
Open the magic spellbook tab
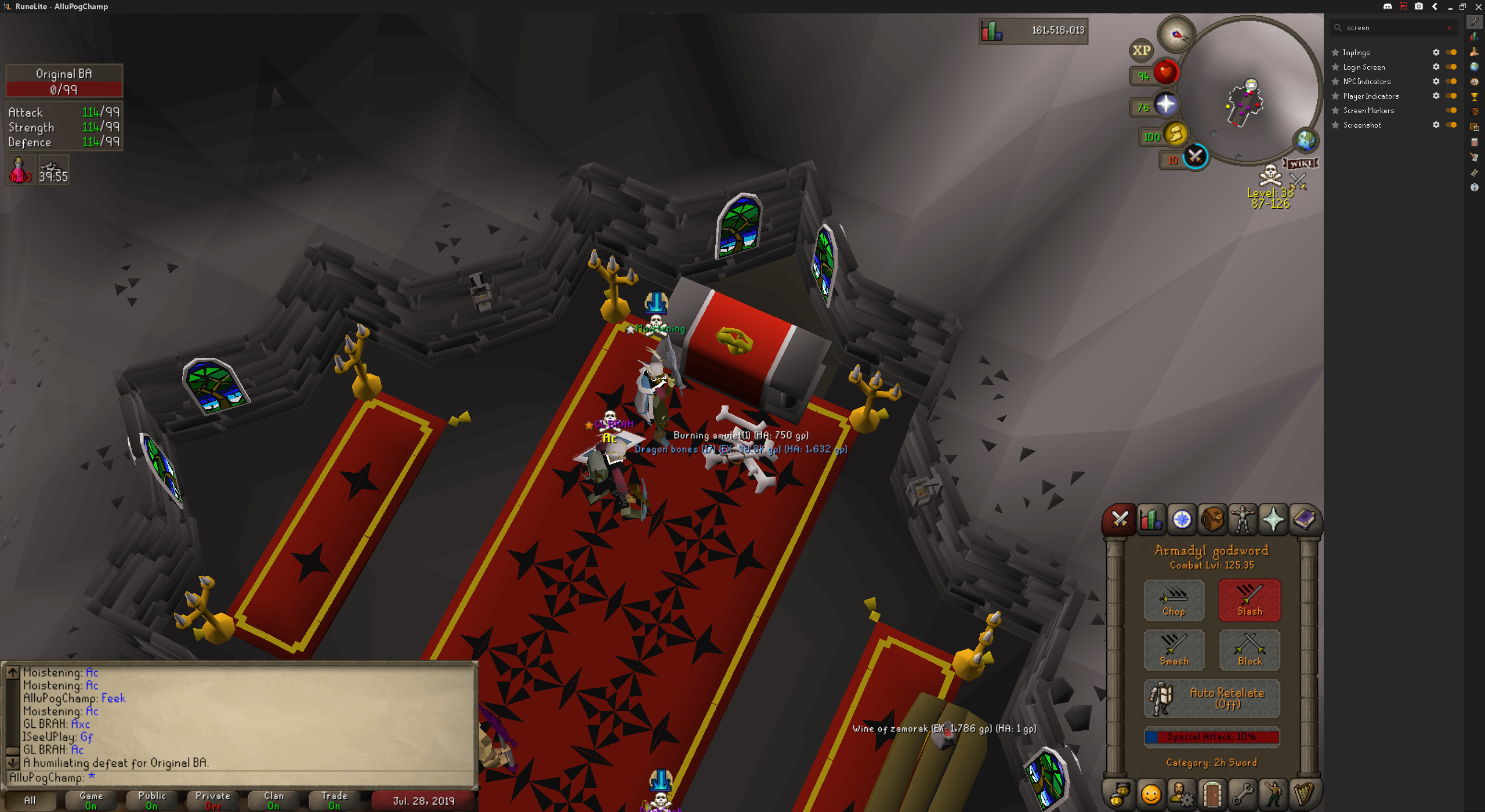1304,519
